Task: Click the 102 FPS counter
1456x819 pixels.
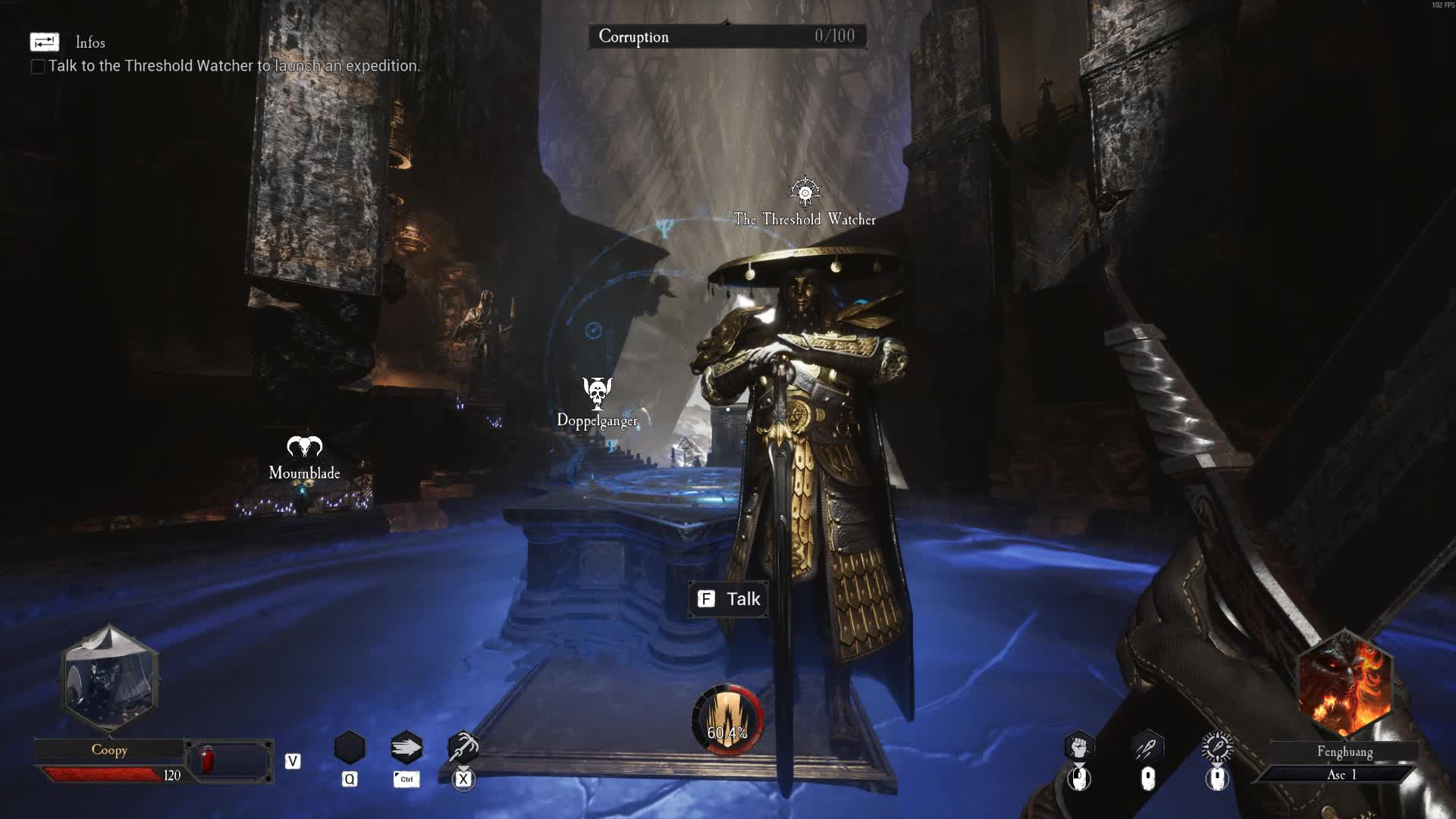Action: (1440, 5)
